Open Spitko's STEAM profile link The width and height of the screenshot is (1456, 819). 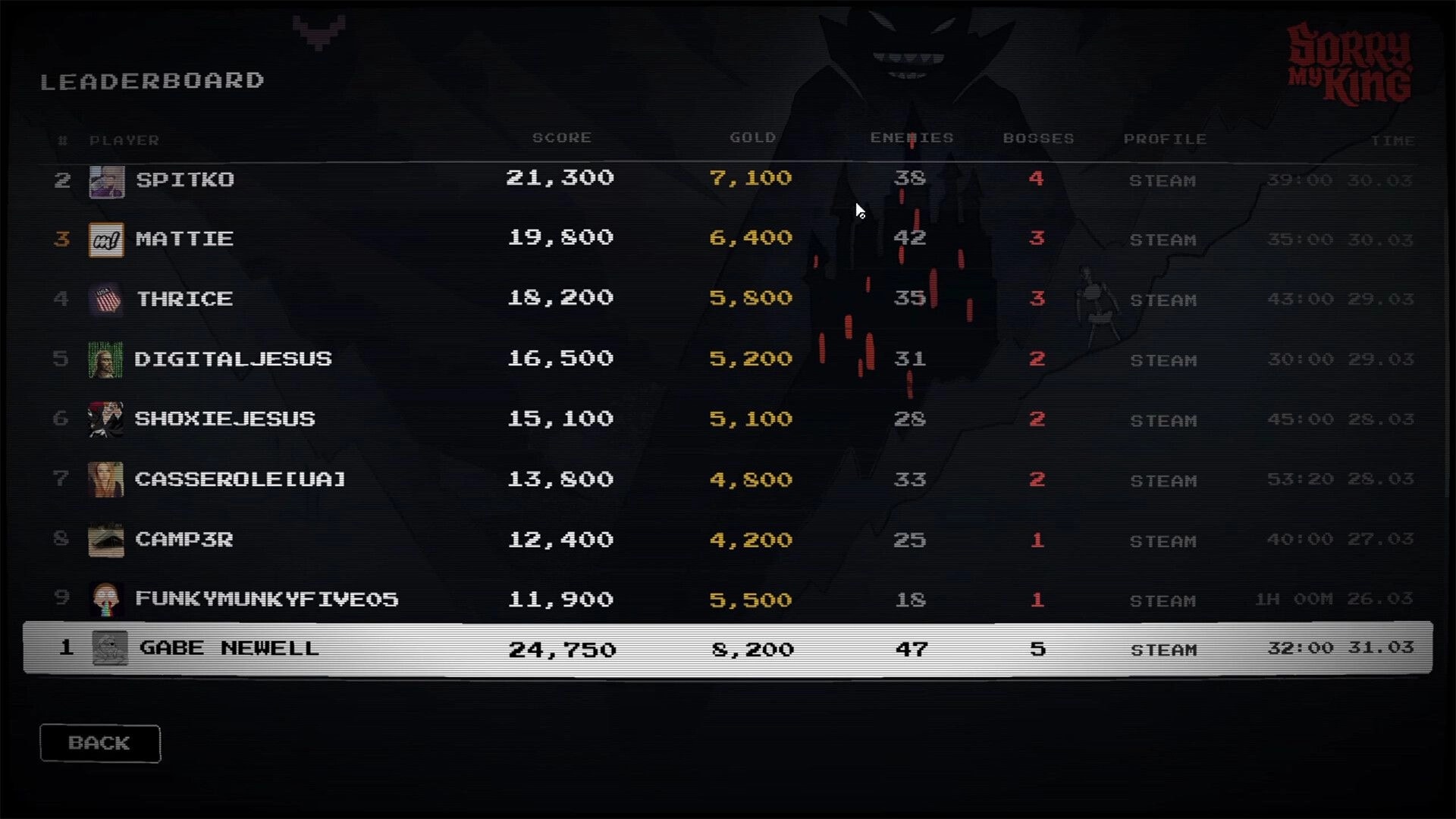1164,180
